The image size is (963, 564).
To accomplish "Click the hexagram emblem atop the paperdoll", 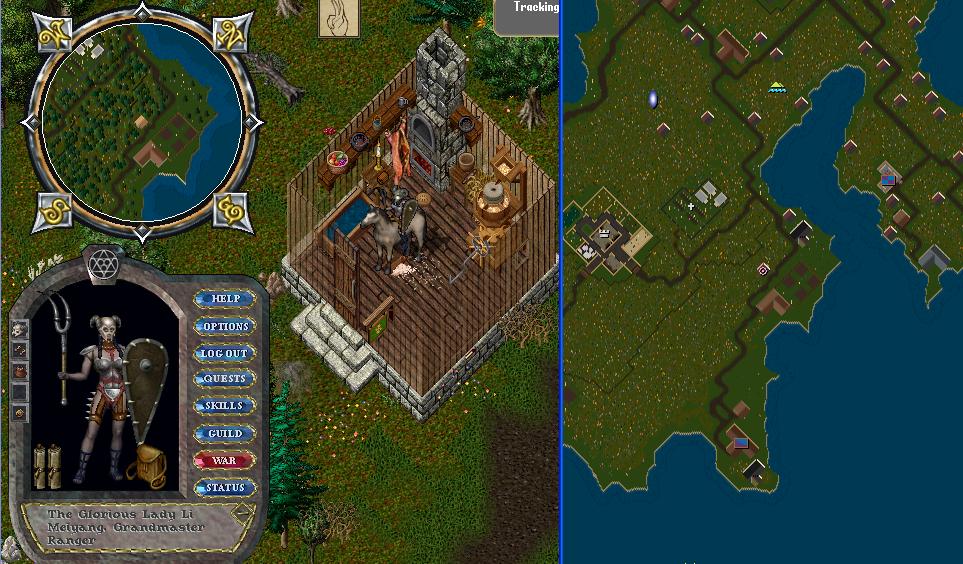I will (102, 263).
